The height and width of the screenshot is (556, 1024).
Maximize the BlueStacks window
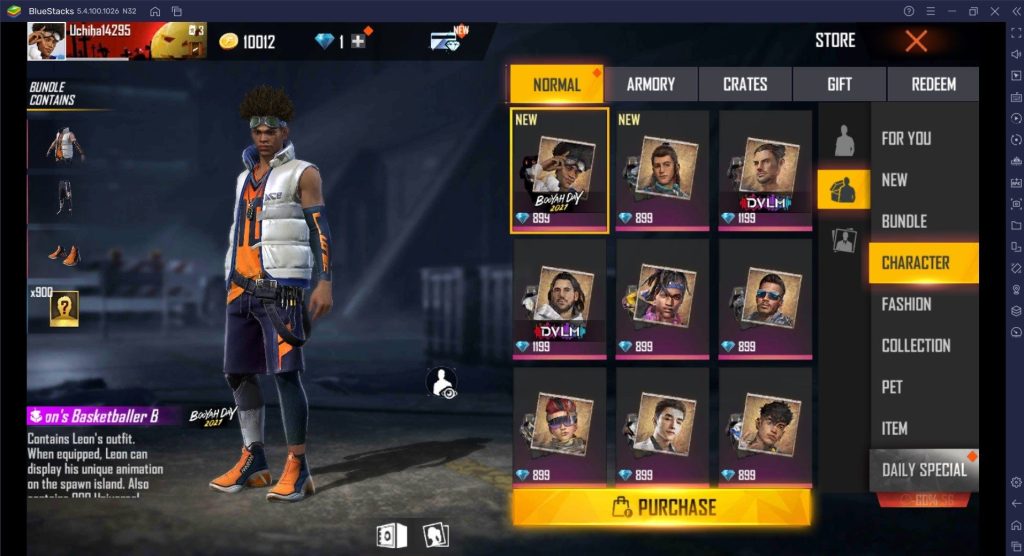(973, 11)
